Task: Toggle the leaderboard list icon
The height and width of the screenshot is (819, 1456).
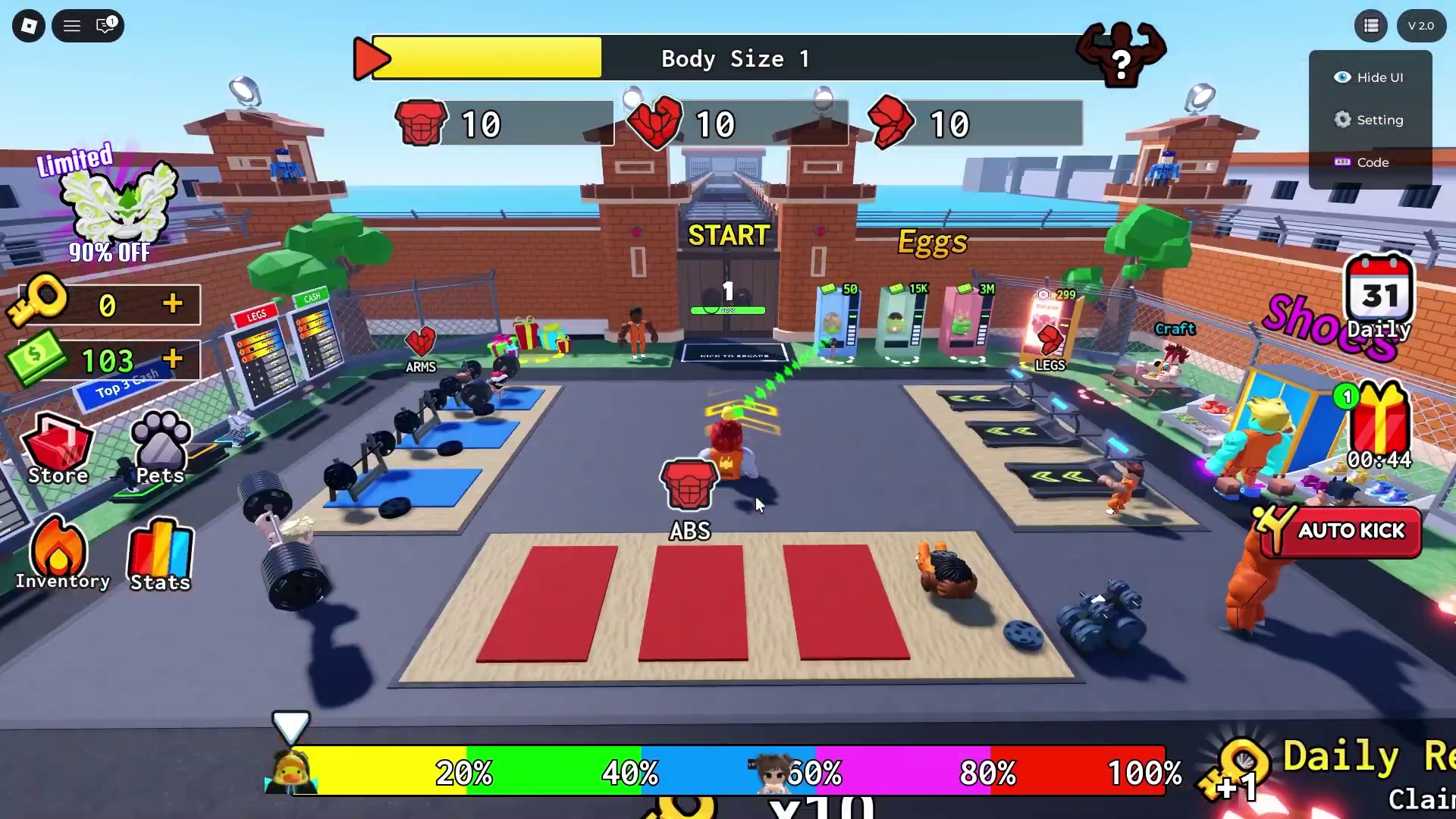Action: pyautogui.click(x=1371, y=26)
